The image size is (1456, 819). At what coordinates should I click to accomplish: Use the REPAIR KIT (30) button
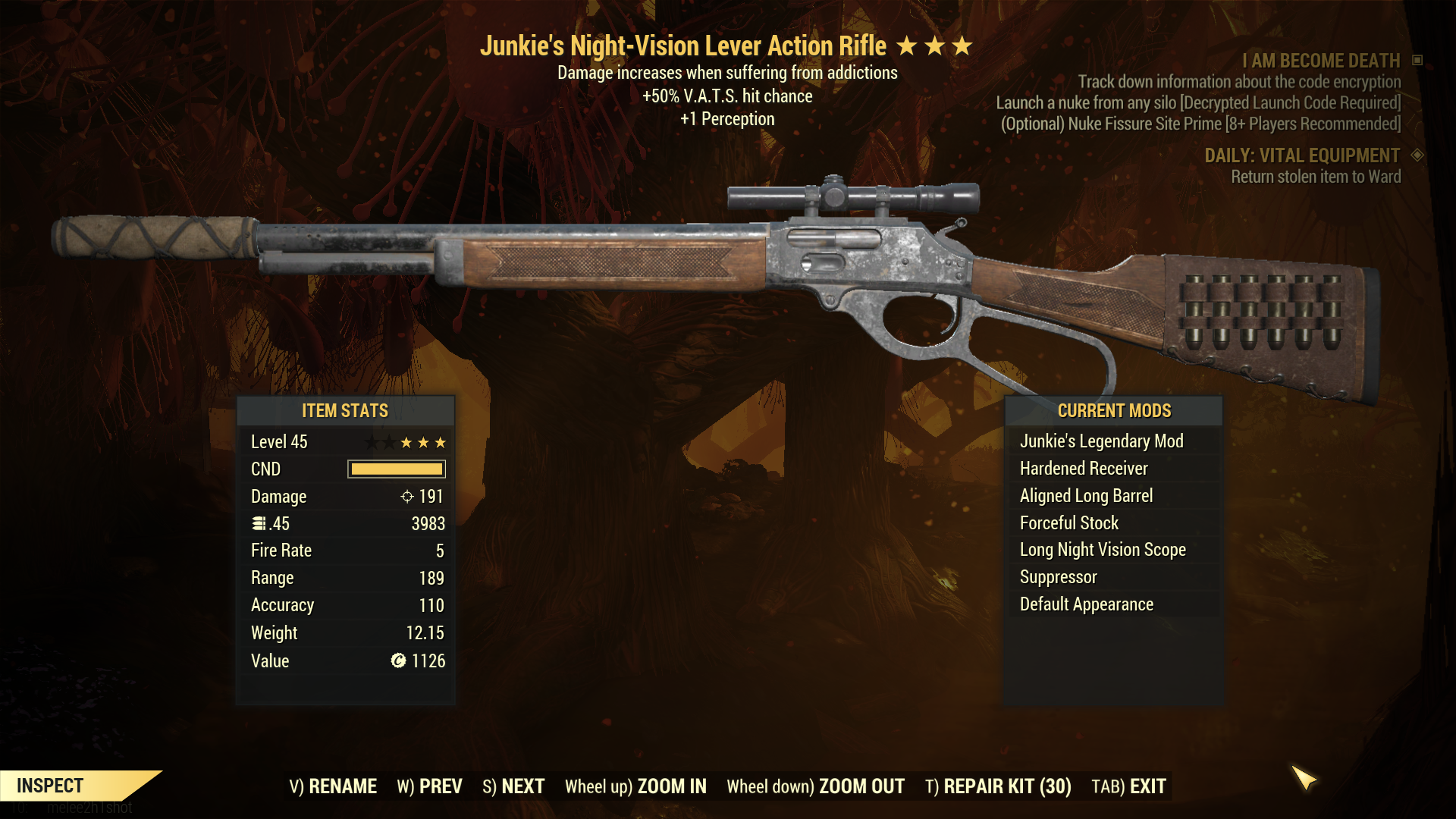click(x=998, y=786)
